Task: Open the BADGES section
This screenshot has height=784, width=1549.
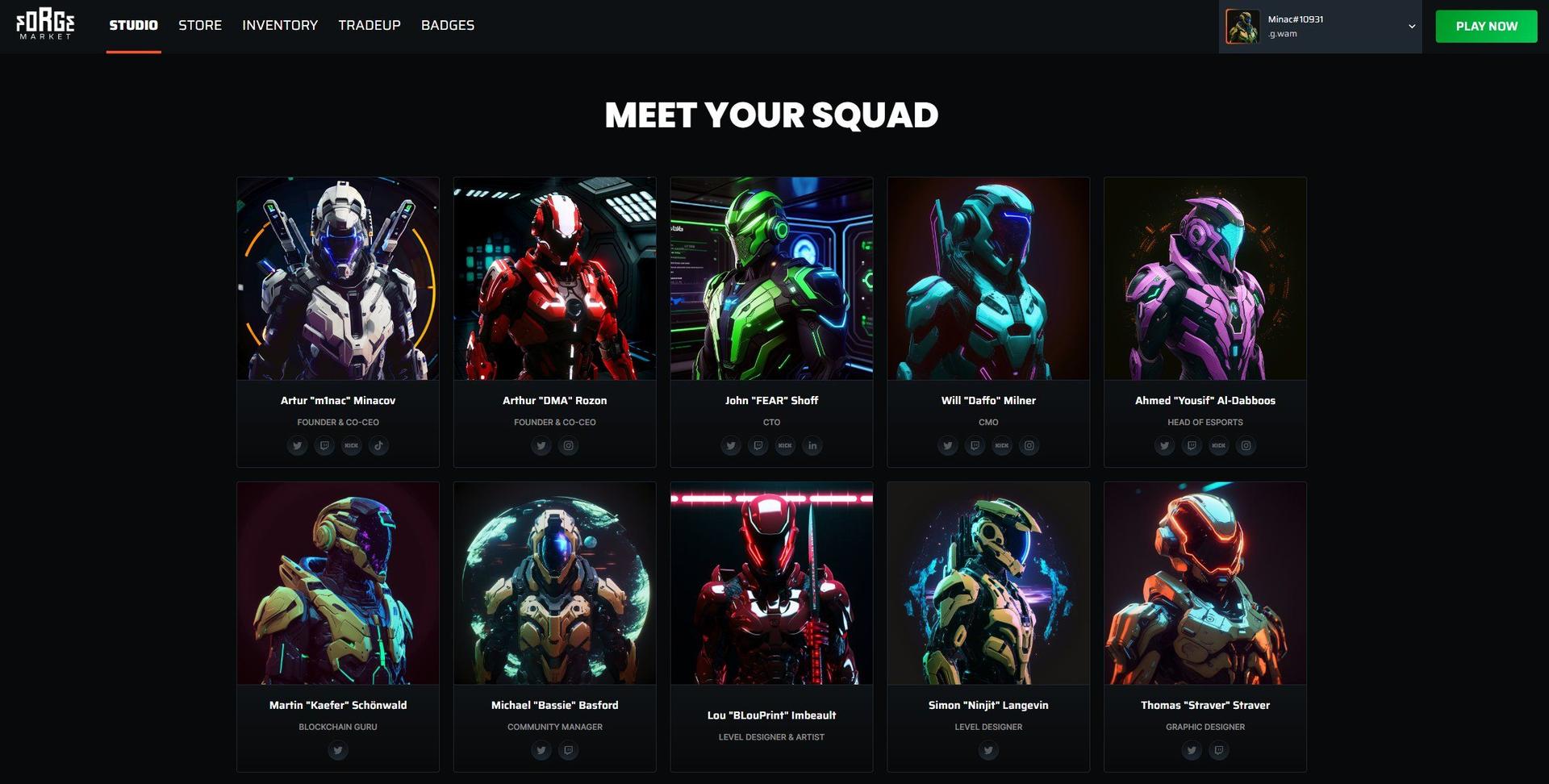Action: click(x=447, y=25)
